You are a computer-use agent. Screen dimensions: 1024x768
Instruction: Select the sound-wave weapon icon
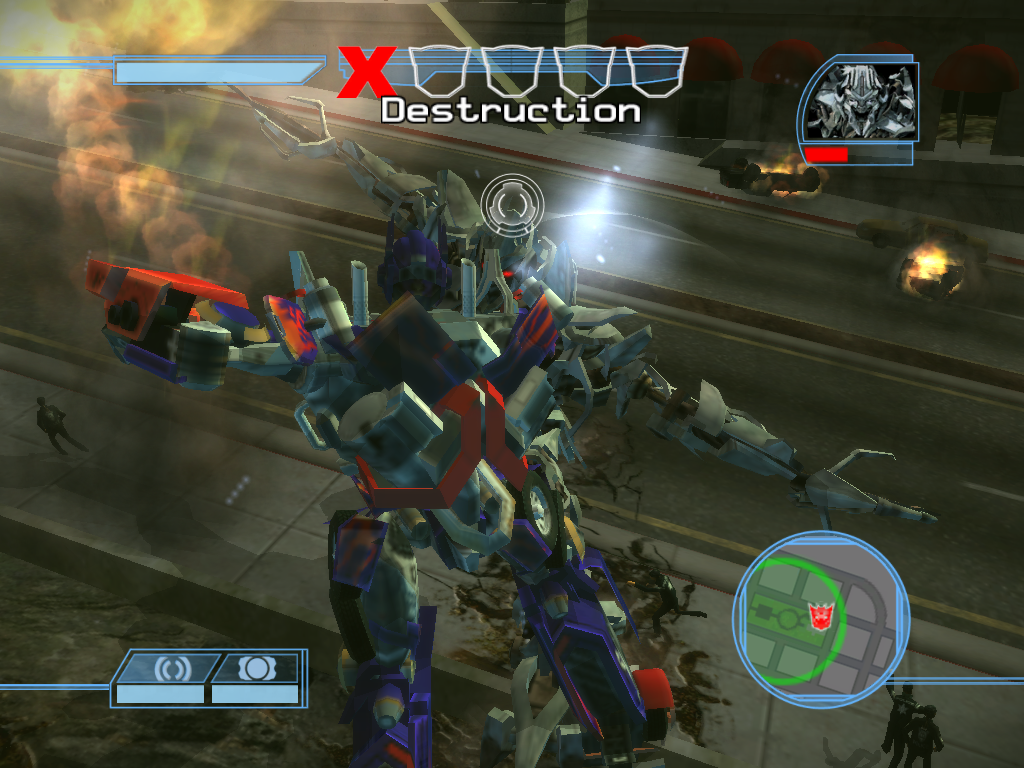(165, 667)
